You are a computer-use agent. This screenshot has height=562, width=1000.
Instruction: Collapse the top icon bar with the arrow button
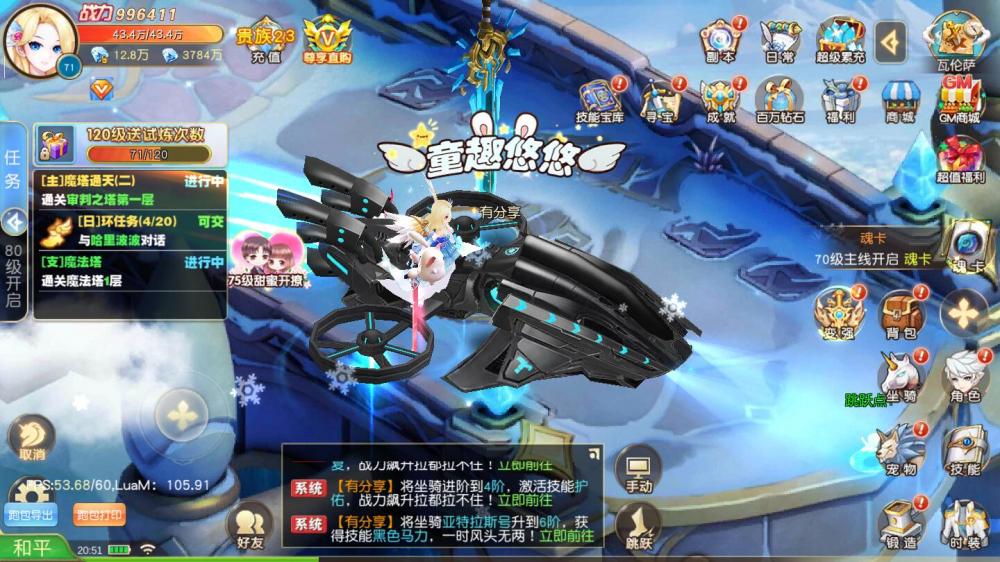point(891,41)
